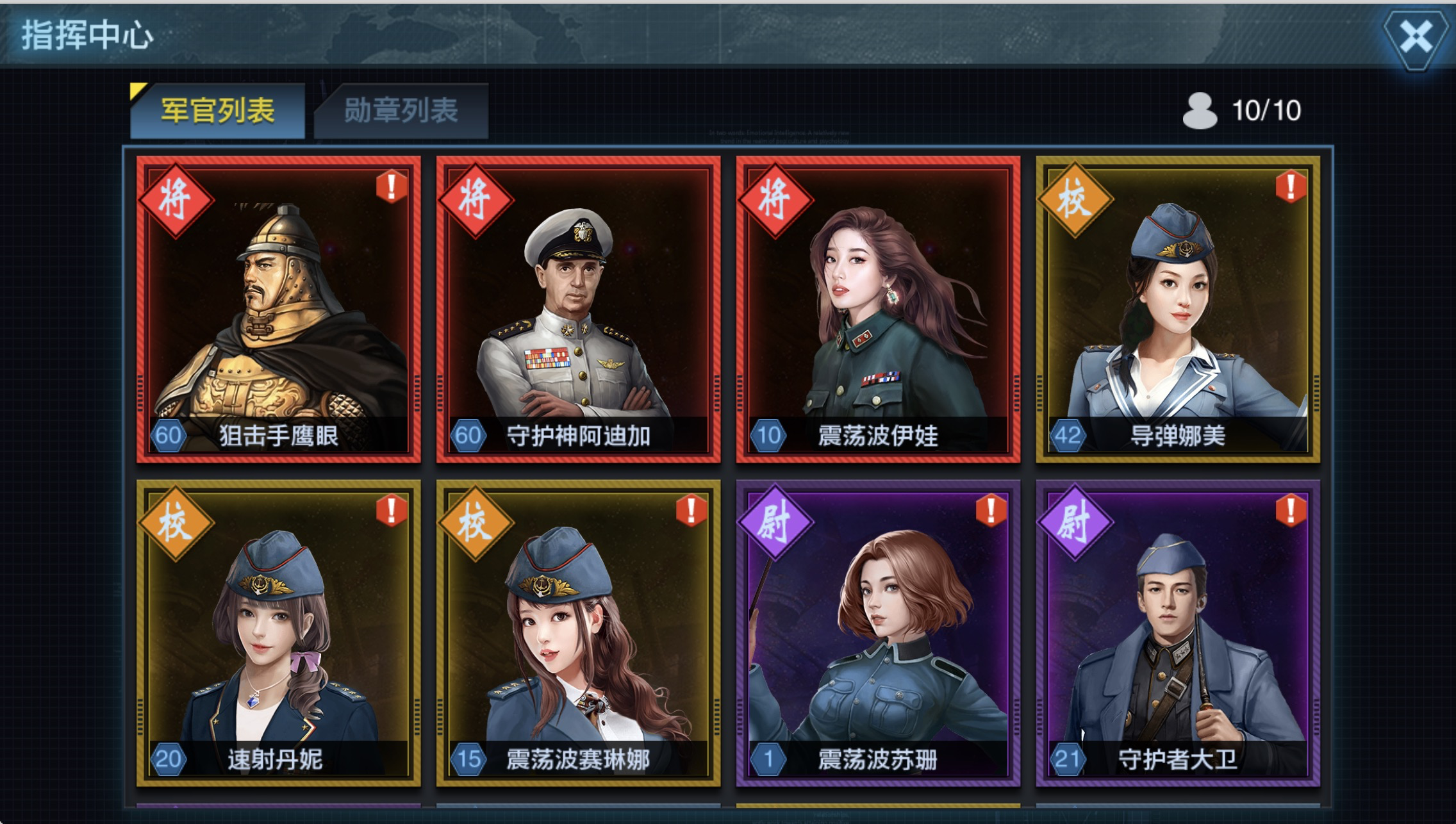Pick officer card 速射丹妮
This screenshot has height=824, width=1456.
coord(279,633)
